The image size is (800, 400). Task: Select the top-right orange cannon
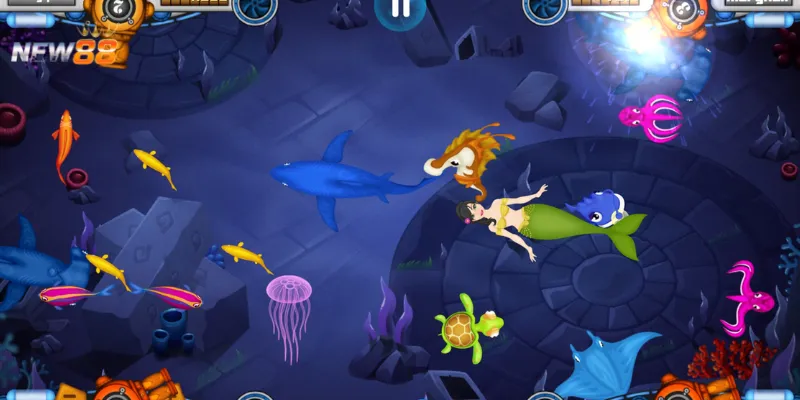pos(680,12)
